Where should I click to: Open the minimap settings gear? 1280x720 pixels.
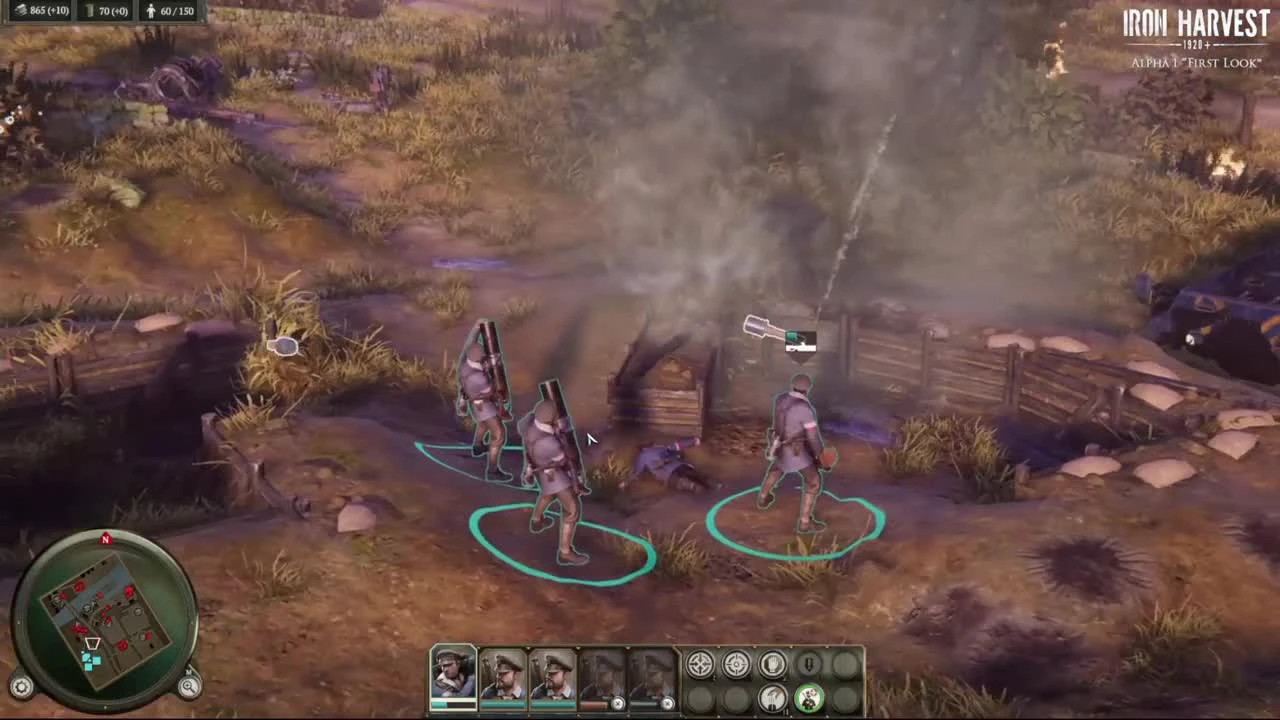(22, 687)
